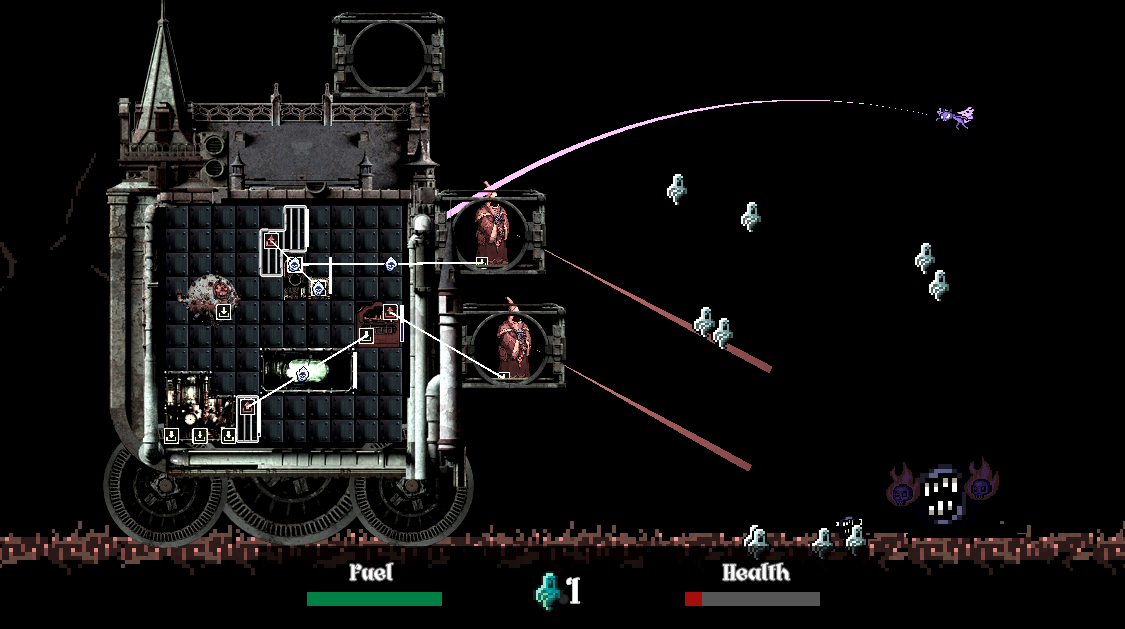Select the lower turret's input port
Image resolution: width=1125 pixels, height=629 pixels.
point(504,377)
